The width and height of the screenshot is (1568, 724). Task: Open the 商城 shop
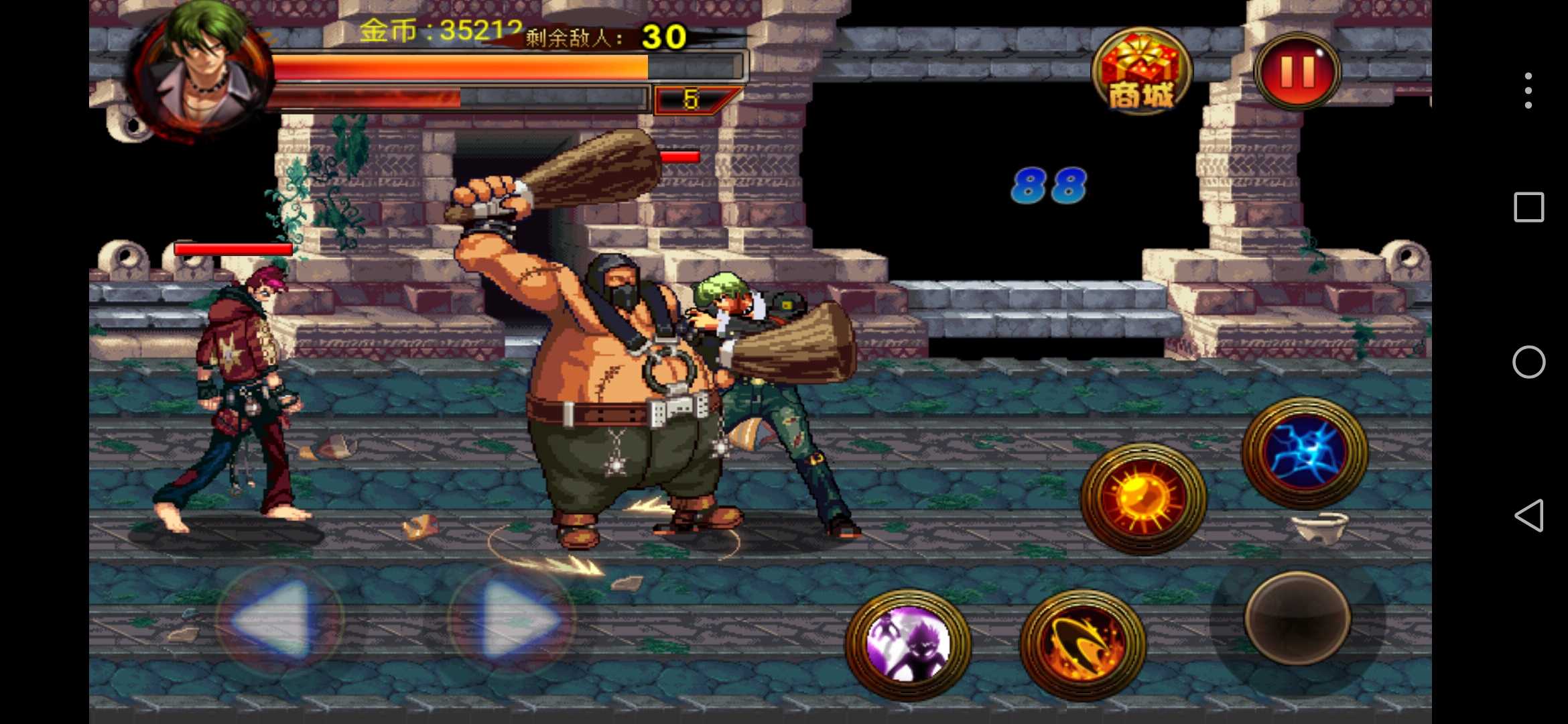point(1142,71)
